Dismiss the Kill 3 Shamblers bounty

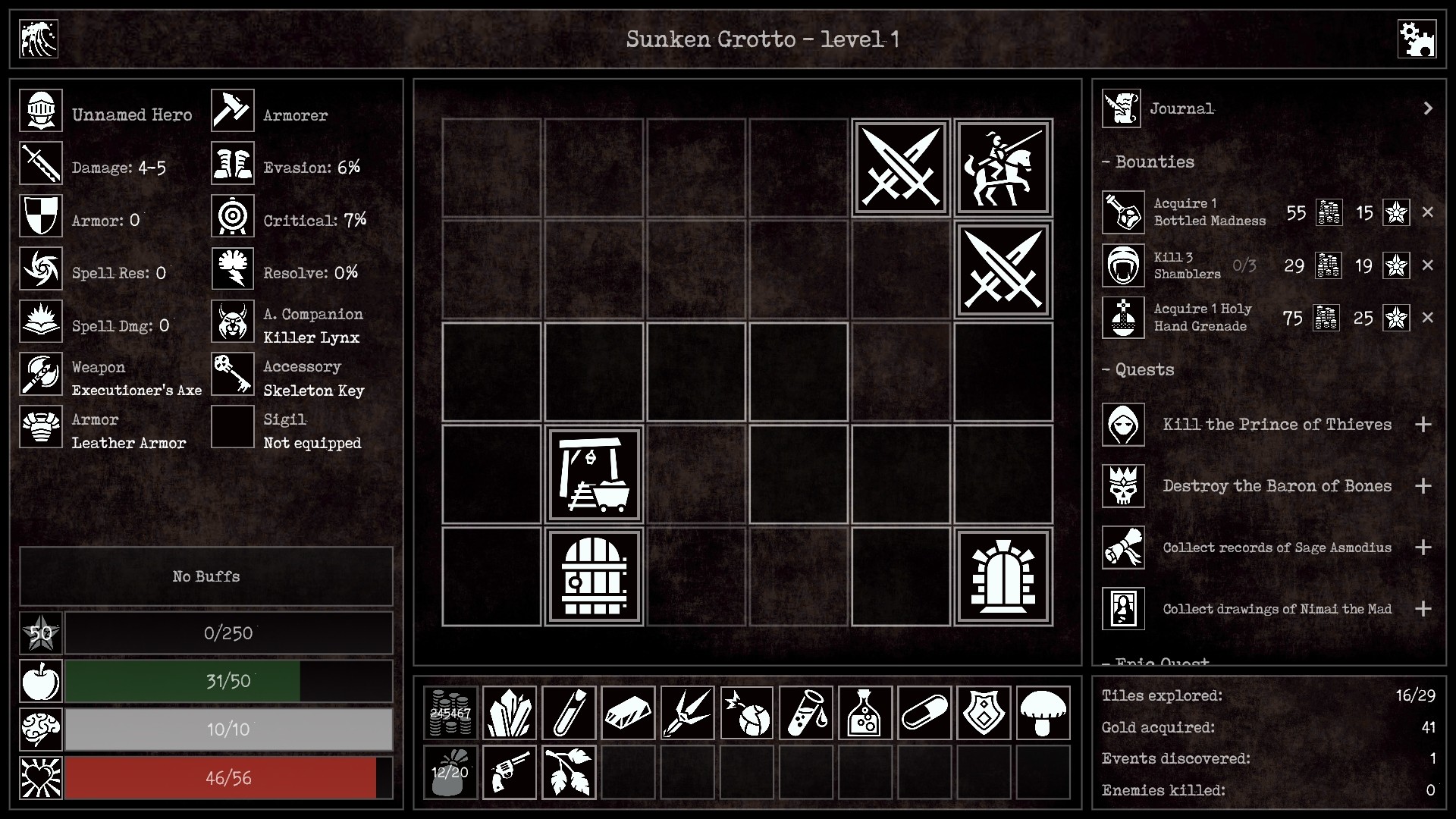[1429, 265]
